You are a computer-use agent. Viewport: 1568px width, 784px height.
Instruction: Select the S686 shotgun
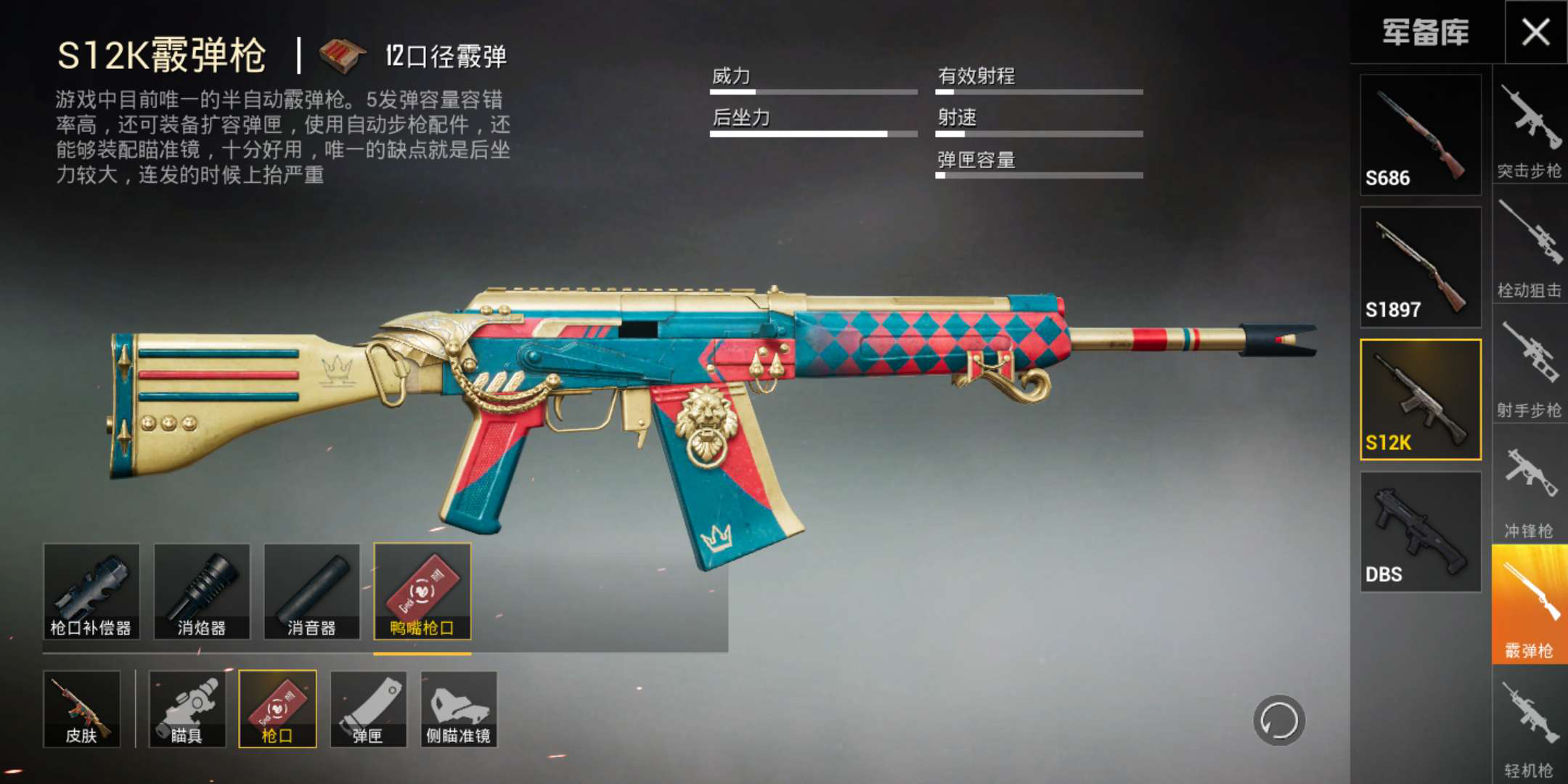tap(1420, 135)
